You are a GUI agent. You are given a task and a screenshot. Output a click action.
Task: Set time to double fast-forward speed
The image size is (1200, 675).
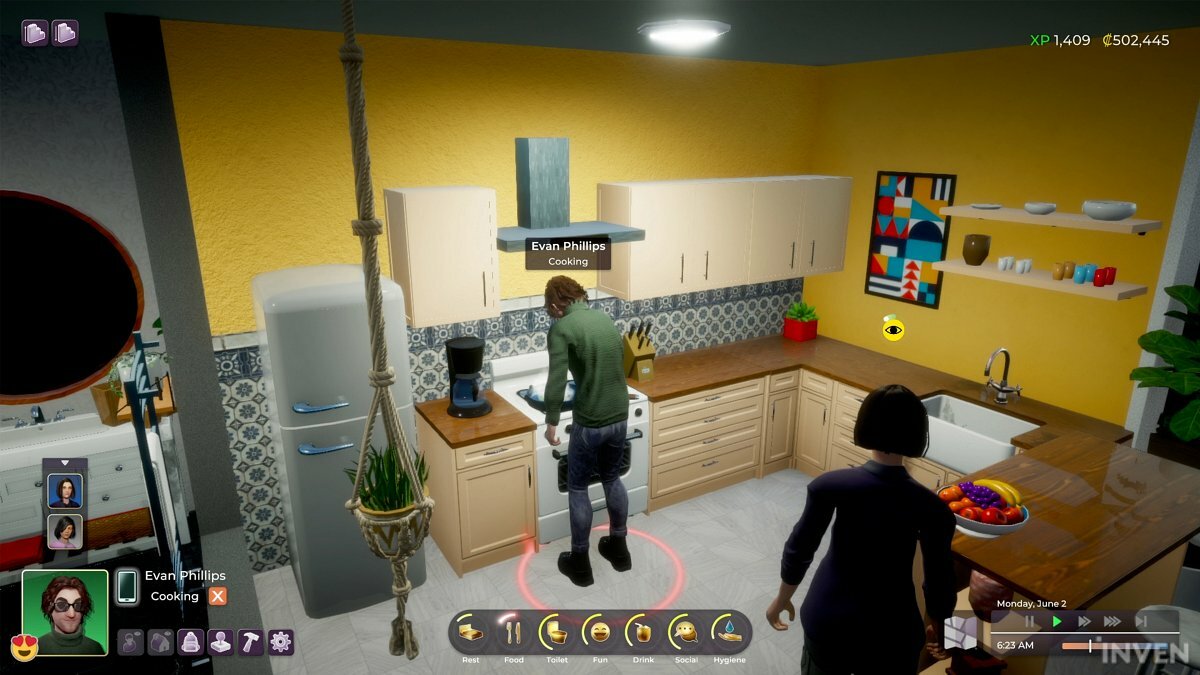tap(1084, 622)
